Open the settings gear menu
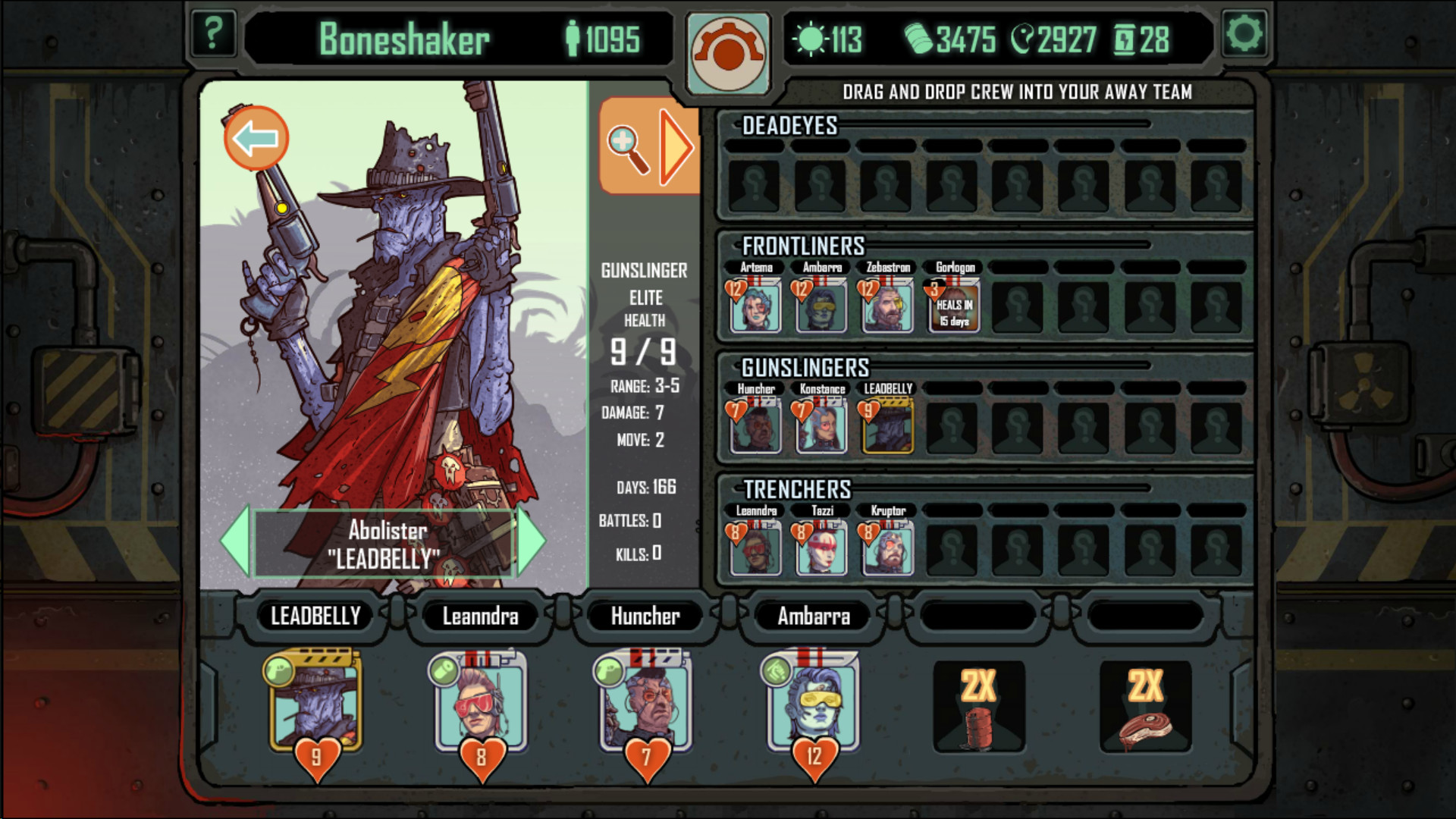 pos(1244,33)
